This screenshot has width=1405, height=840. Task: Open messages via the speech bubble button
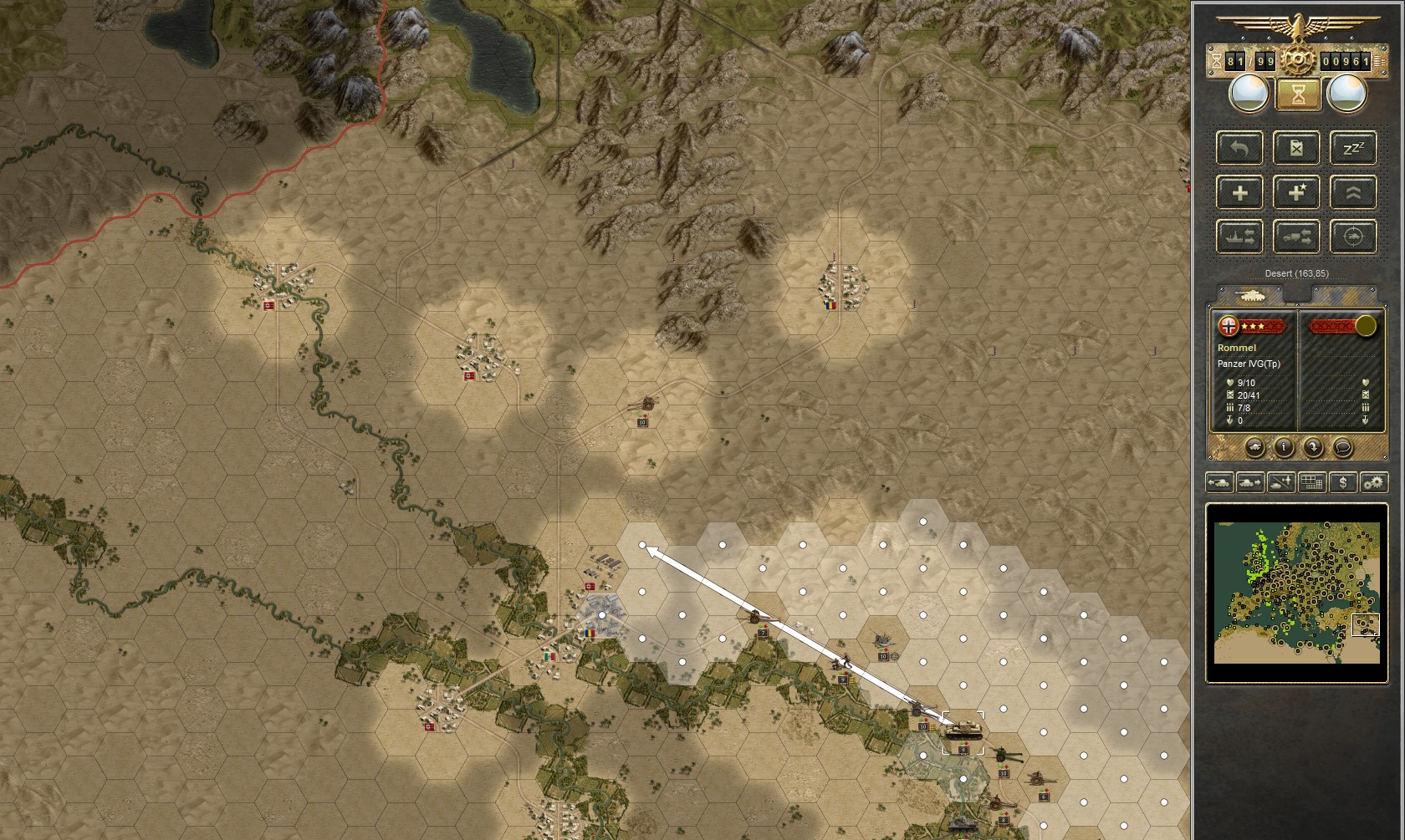[1343, 446]
